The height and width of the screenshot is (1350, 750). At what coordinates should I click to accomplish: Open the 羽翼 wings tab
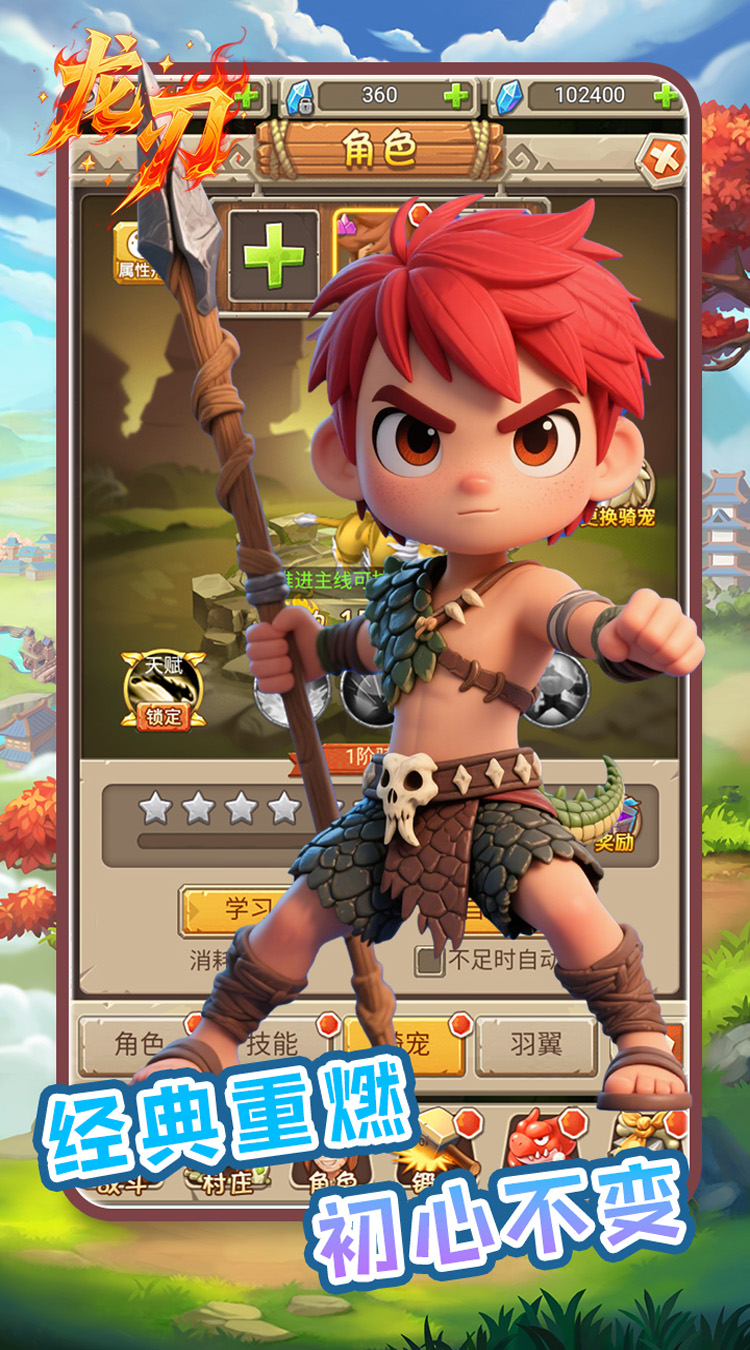point(536,1045)
